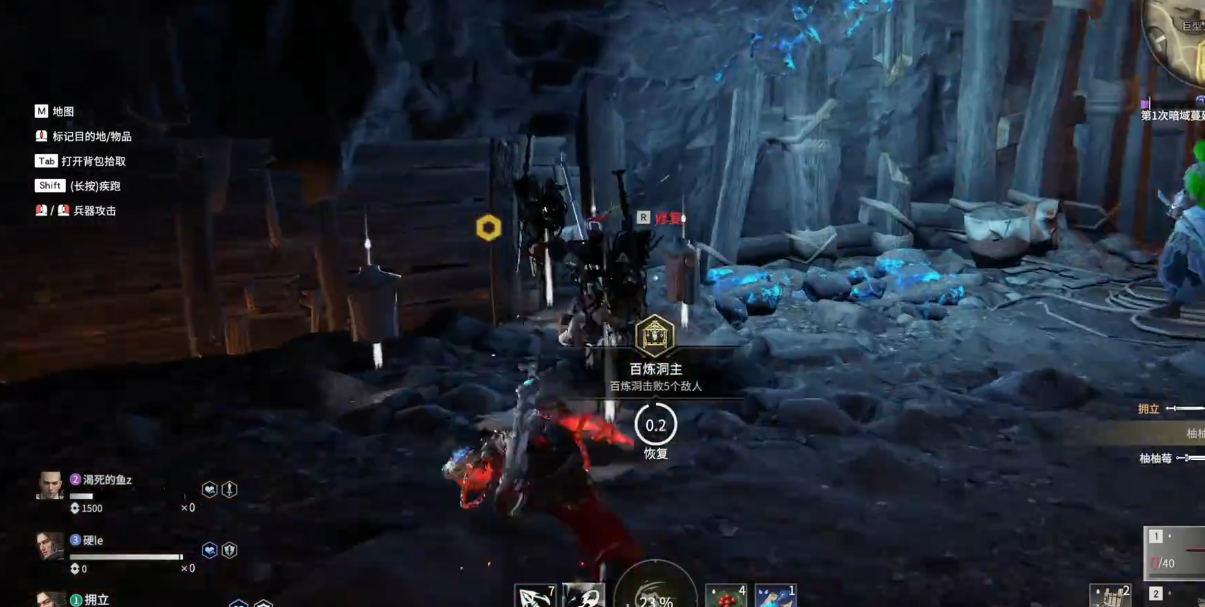
Task: Use the blue armor powder item slot
Action: pos(775,596)
